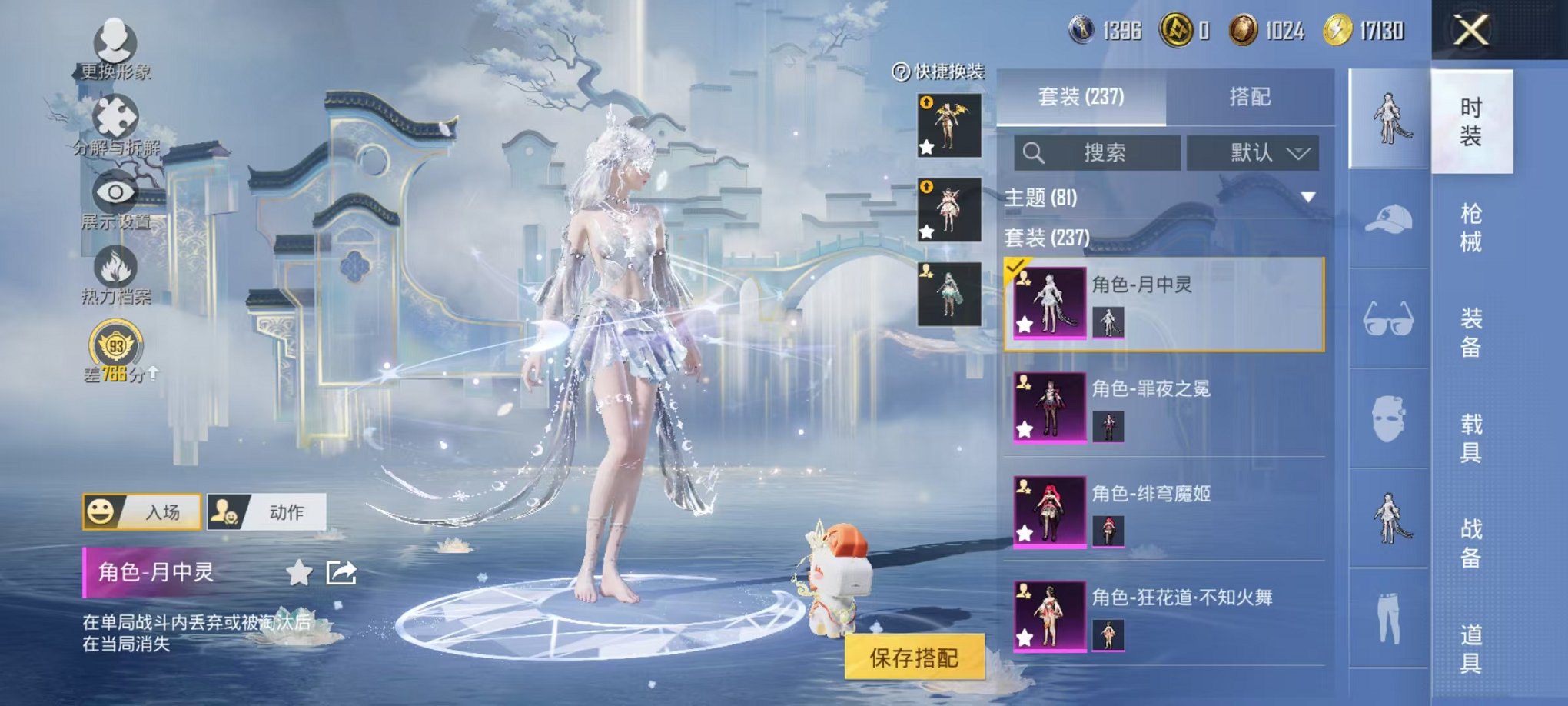
Task: Select the 动作 action button
Action: 267,512
